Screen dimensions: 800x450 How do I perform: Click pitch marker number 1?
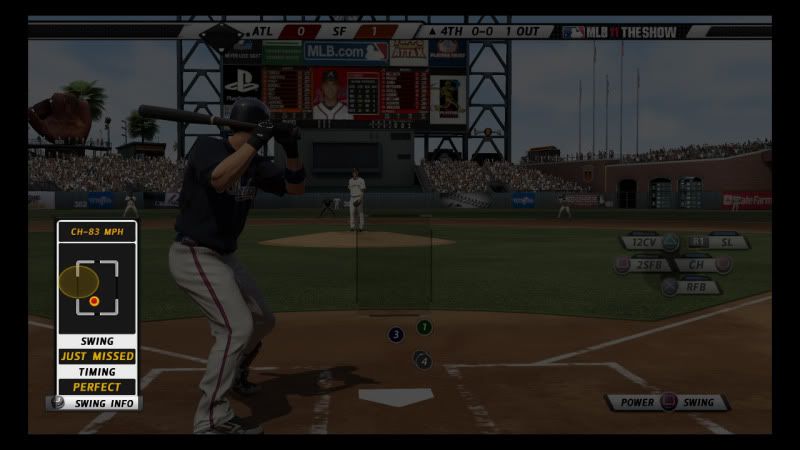click(x=424, y=327)
